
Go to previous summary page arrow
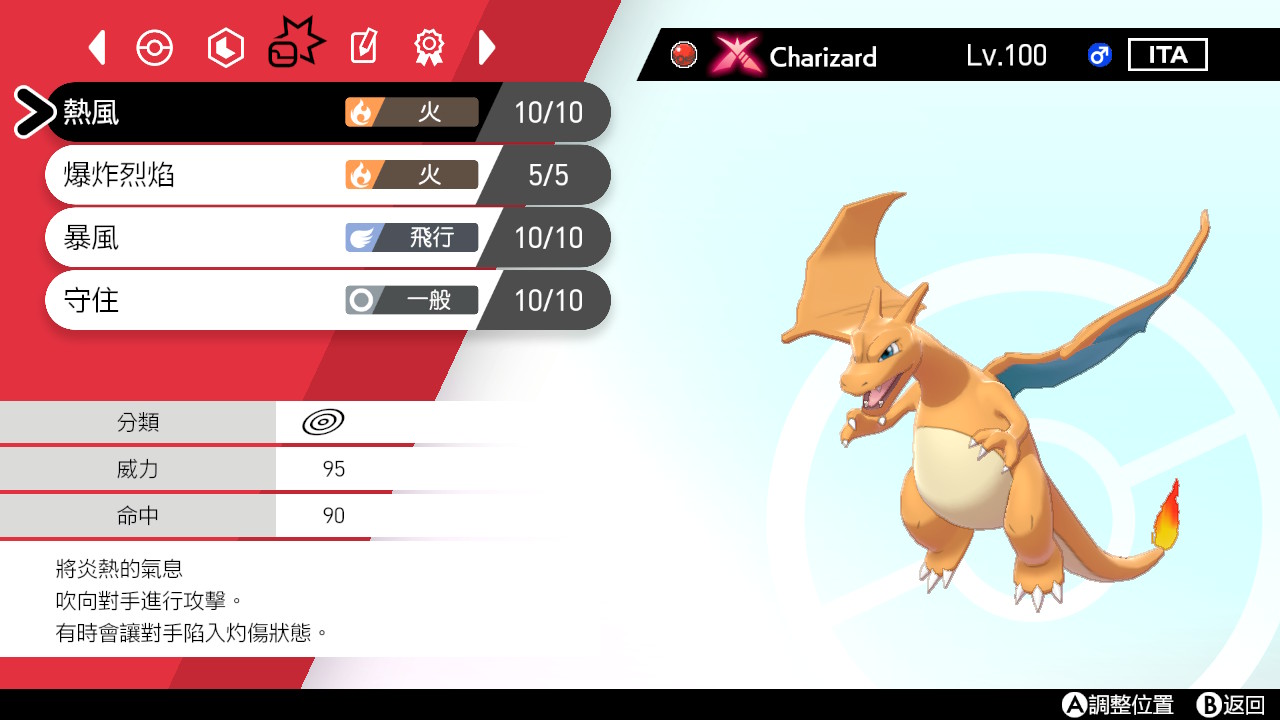(97, 47)
